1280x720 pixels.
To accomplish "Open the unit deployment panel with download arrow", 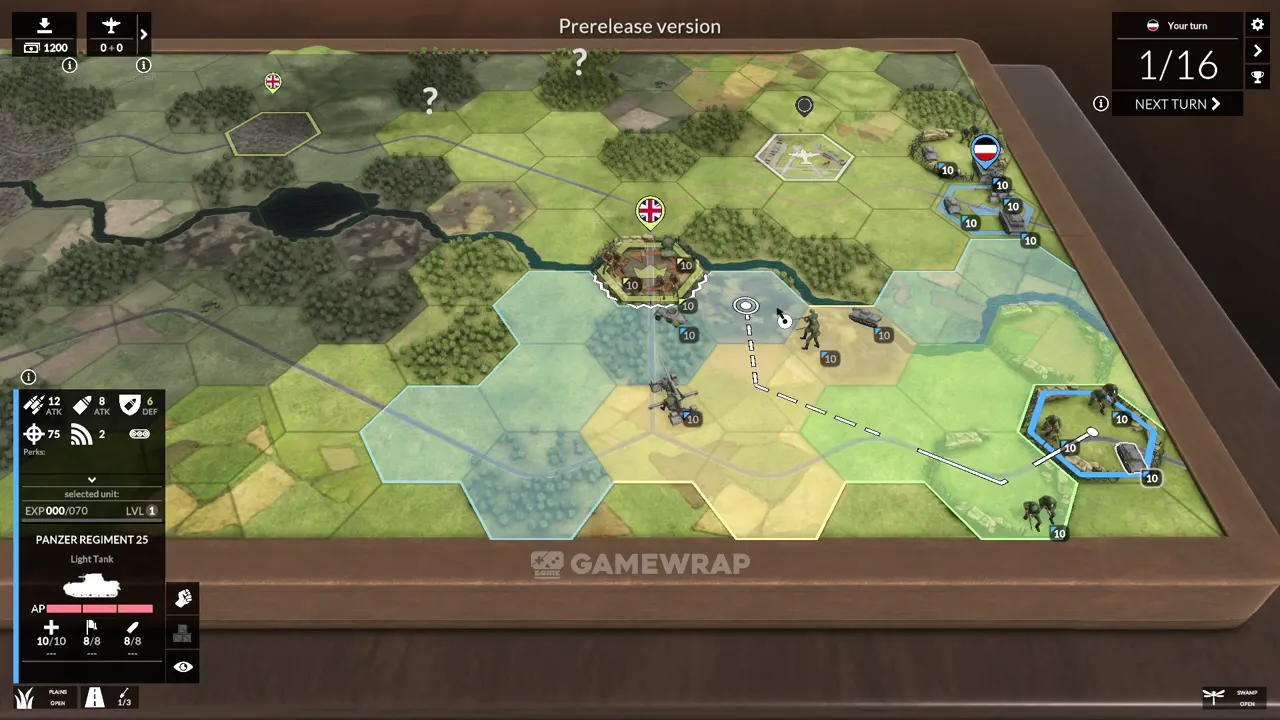I will pyautogui.click(x=45, y=35).
